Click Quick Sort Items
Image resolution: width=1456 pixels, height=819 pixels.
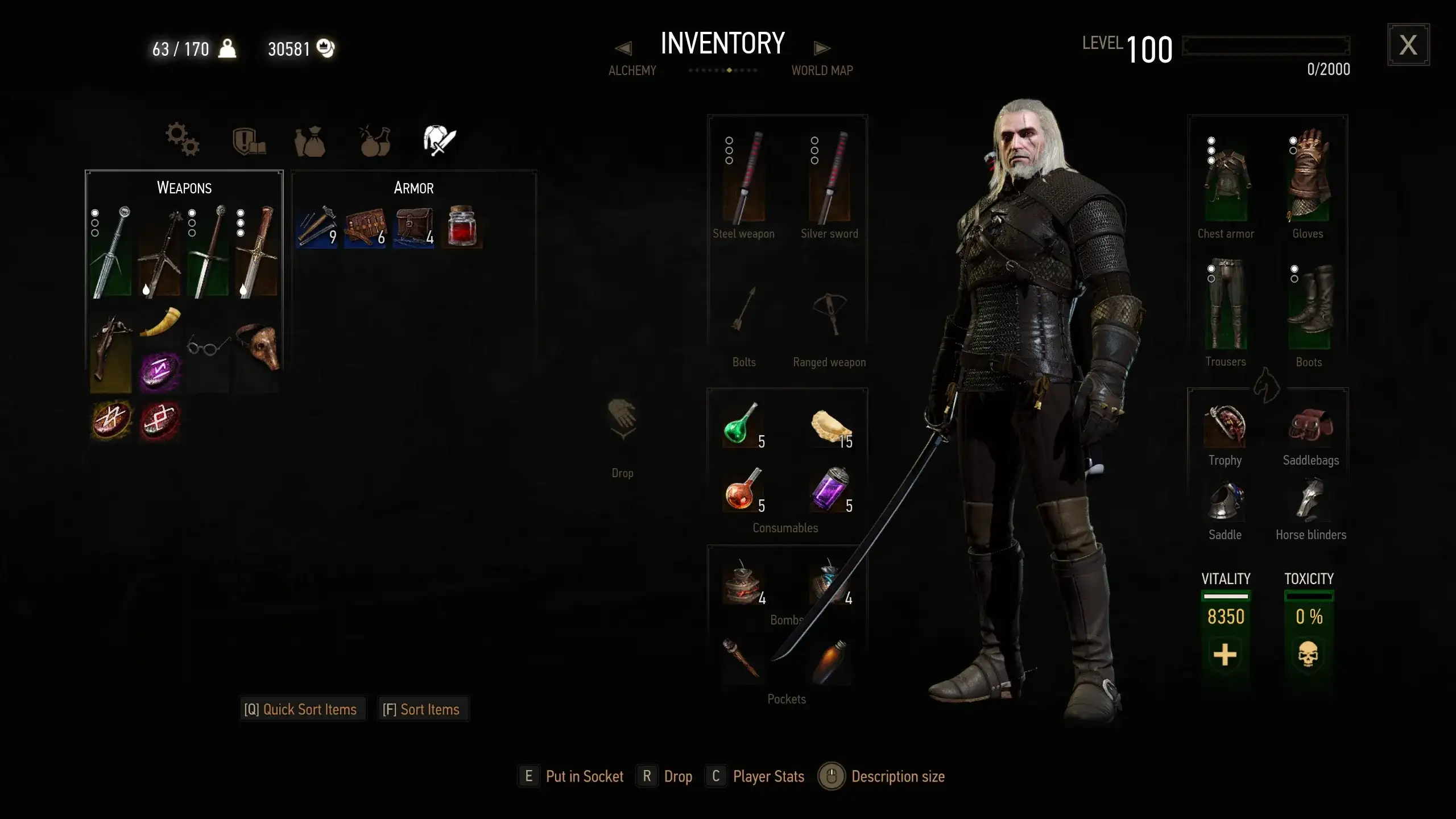click(x=301, y=709)
